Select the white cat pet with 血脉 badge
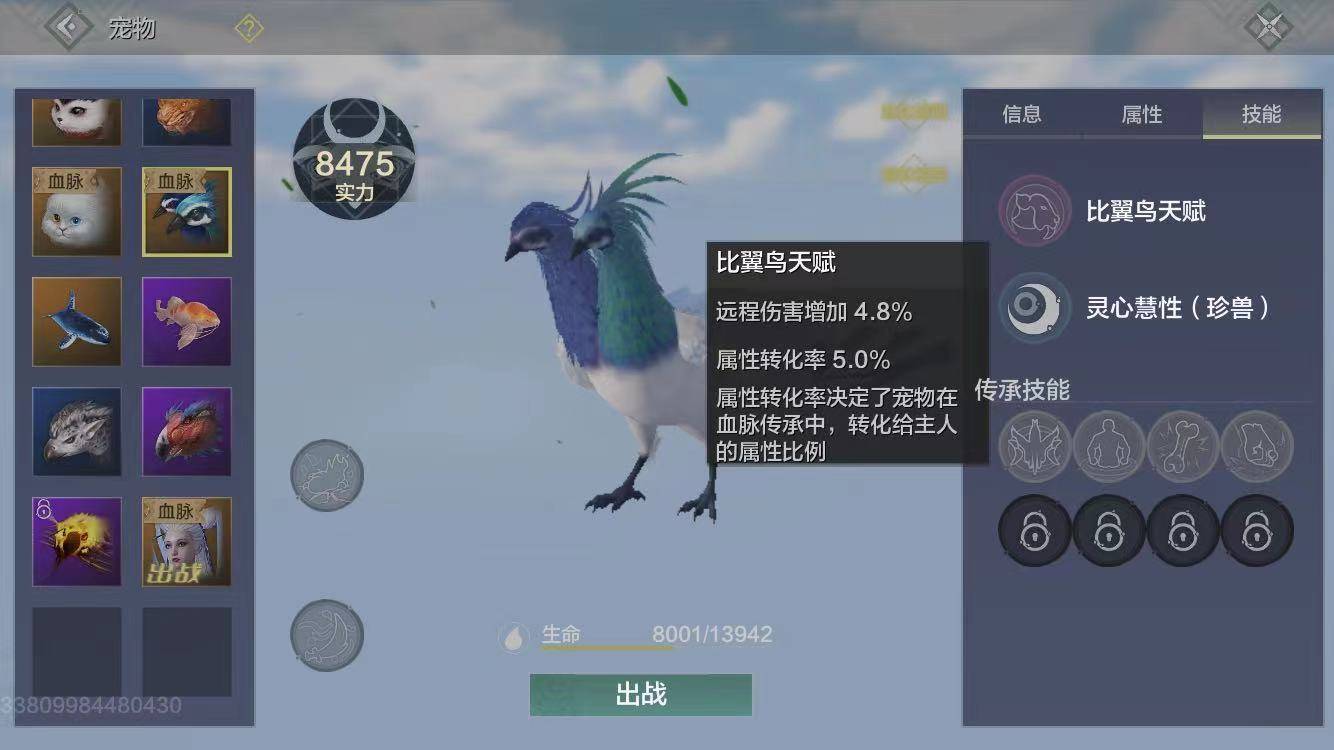The height and width of the screenshot is (750, 1334). coord(77,211)
